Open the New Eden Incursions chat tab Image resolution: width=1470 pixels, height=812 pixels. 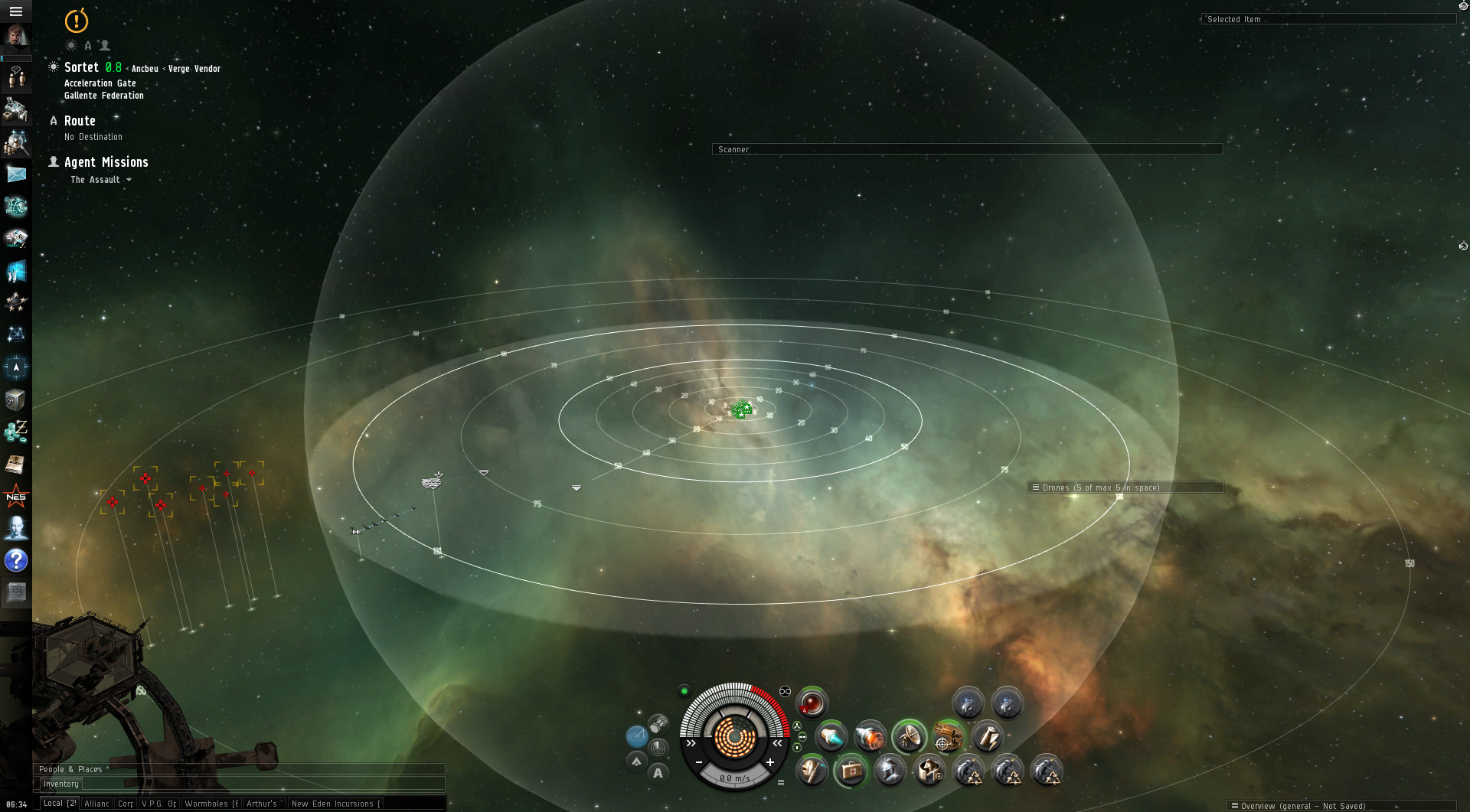335,804
